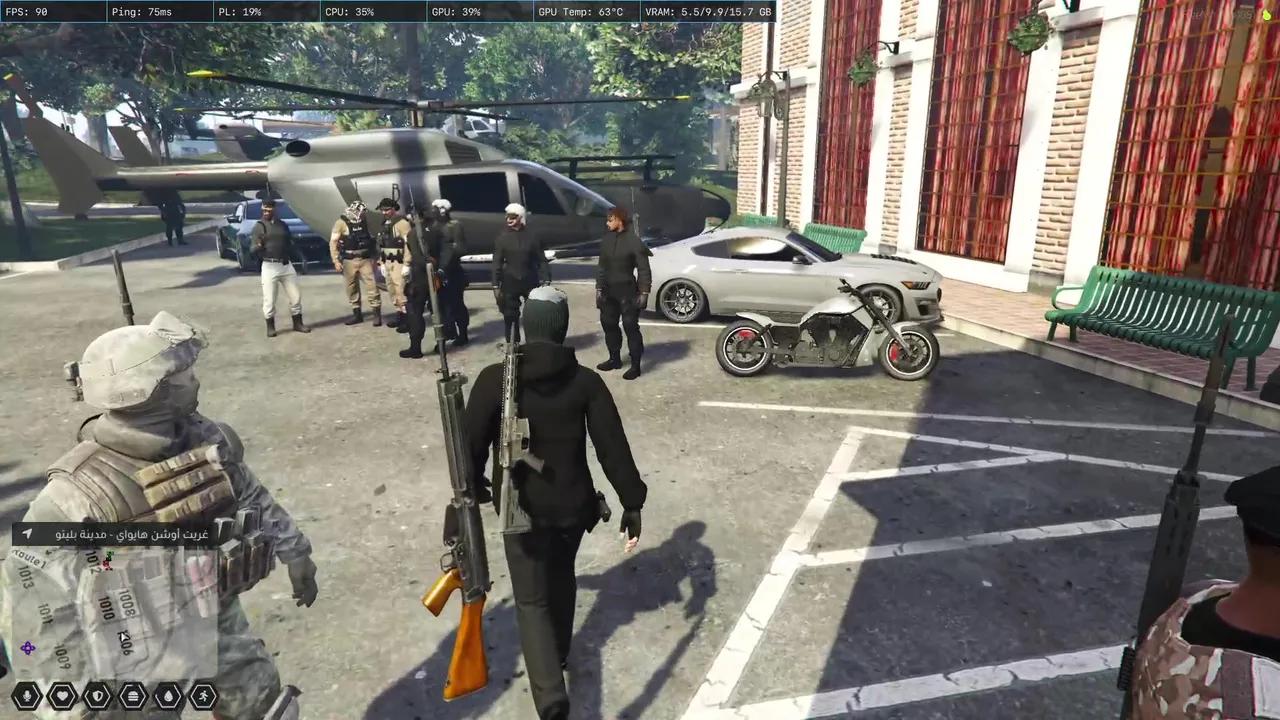This screenshot has width=1280, height=720.
Task: Select the purple blip on the minimap
Action: 27,648
